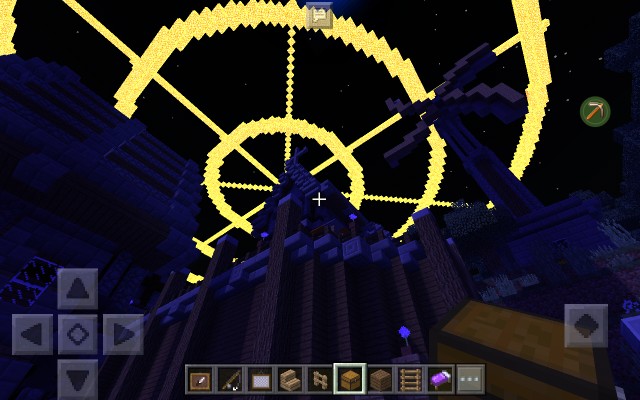
Task: Open inventory with the three-dots button
Action: pos(470,380)
